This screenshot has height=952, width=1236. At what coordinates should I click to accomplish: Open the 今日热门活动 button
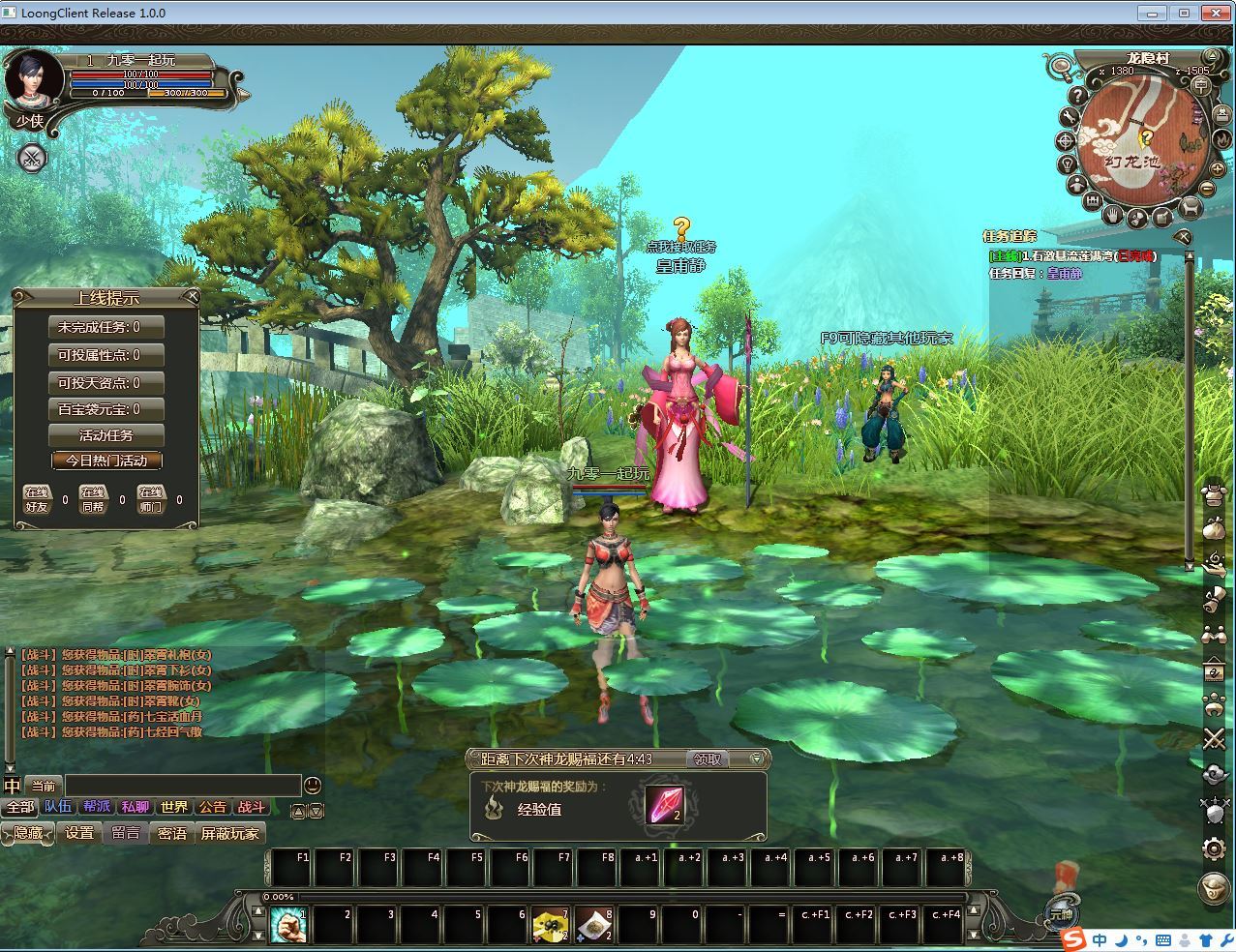(x=106, y=461)
